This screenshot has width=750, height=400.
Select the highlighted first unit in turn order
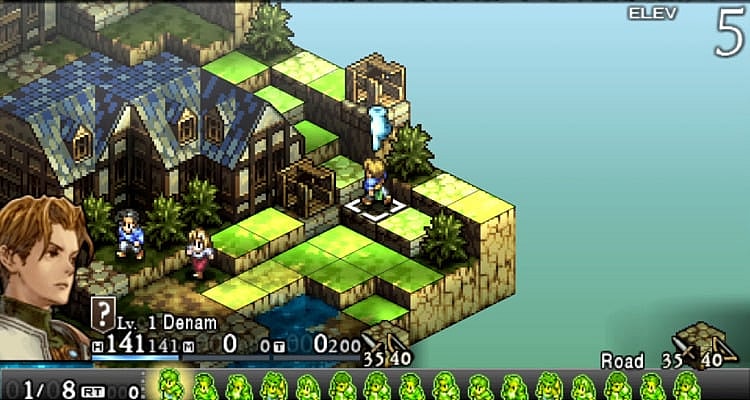pos(169,386)
